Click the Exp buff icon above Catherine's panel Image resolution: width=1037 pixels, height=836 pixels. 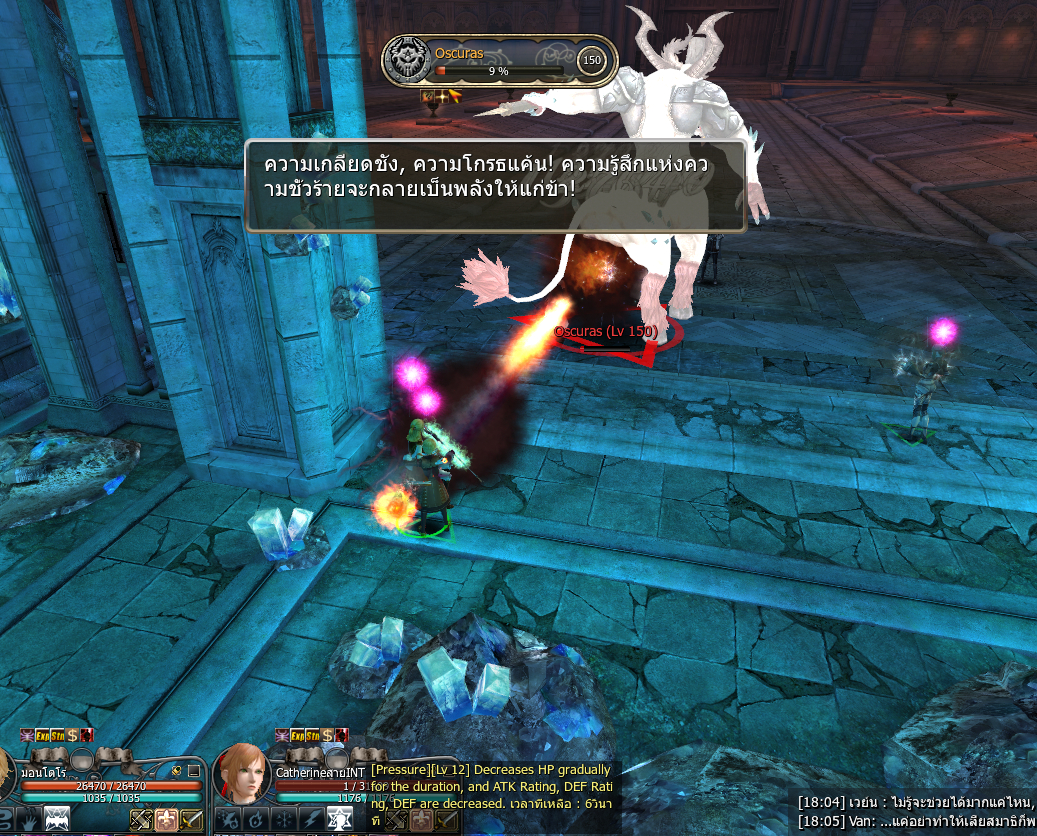pyautogui.click(x=297, y=735)
